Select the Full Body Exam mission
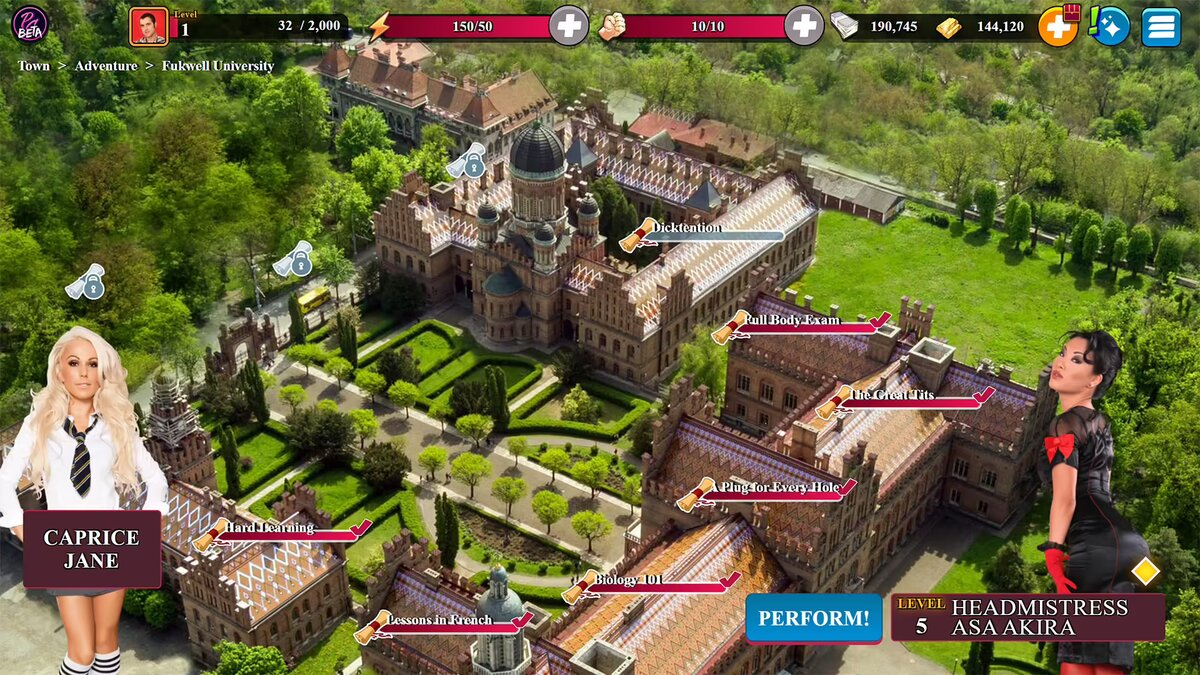 (730, 325)
